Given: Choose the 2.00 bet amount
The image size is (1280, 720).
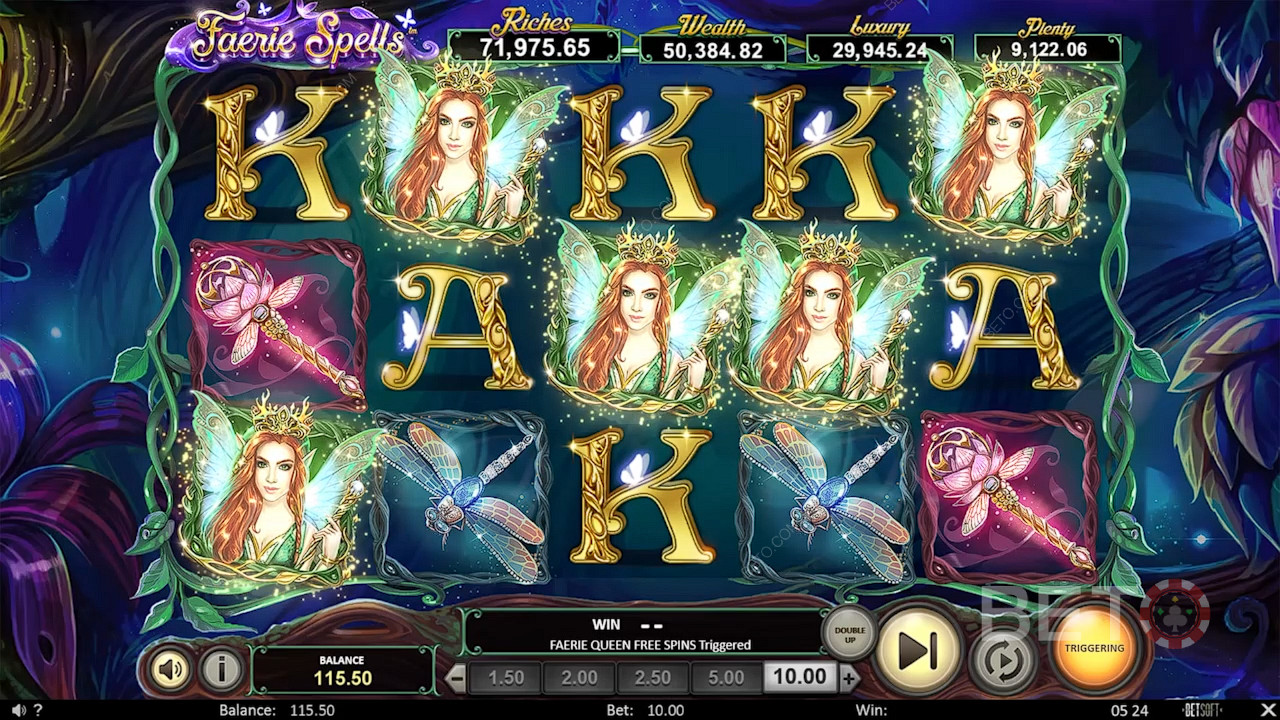Looking at the screenshot, I should [580, 678].
